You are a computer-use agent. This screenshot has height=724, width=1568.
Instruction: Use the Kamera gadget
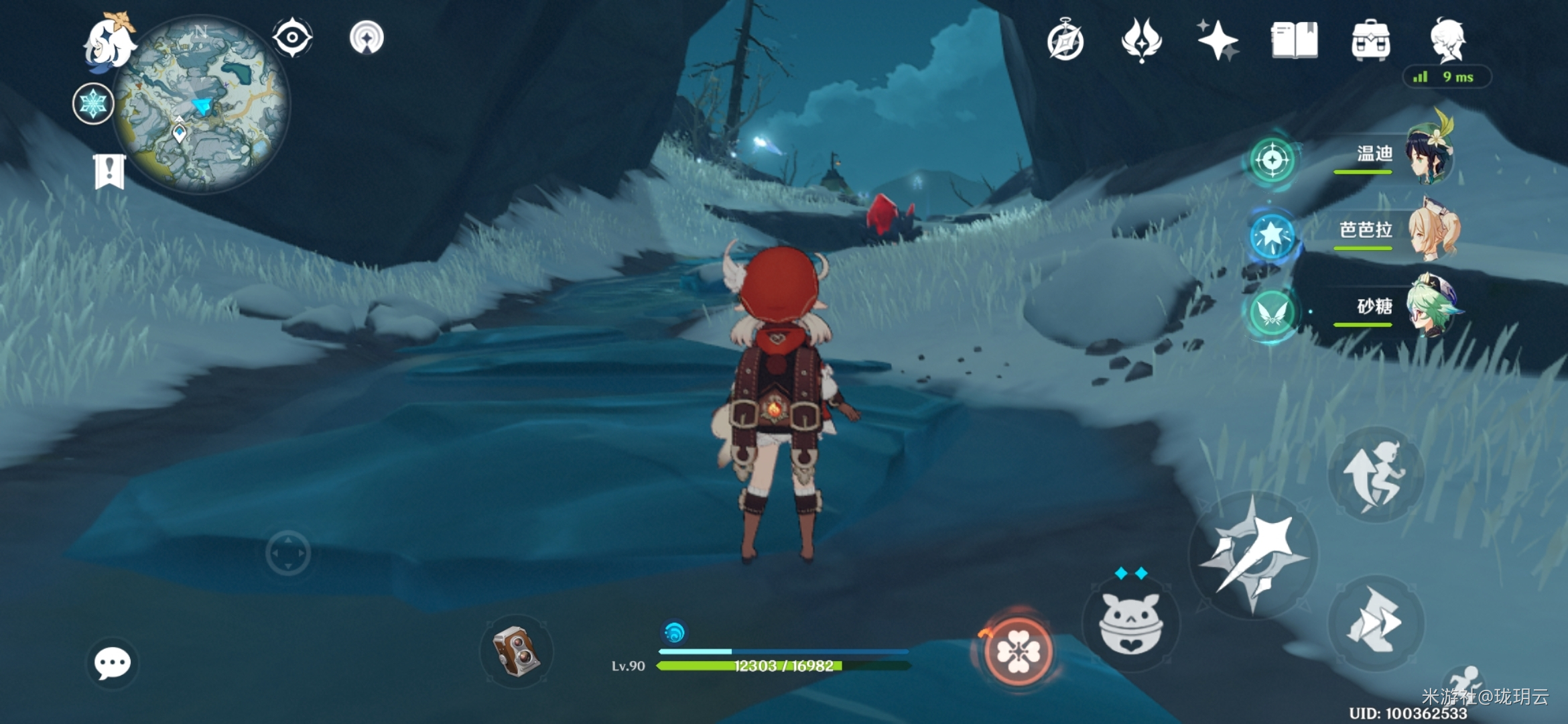[x=516, y=651]
